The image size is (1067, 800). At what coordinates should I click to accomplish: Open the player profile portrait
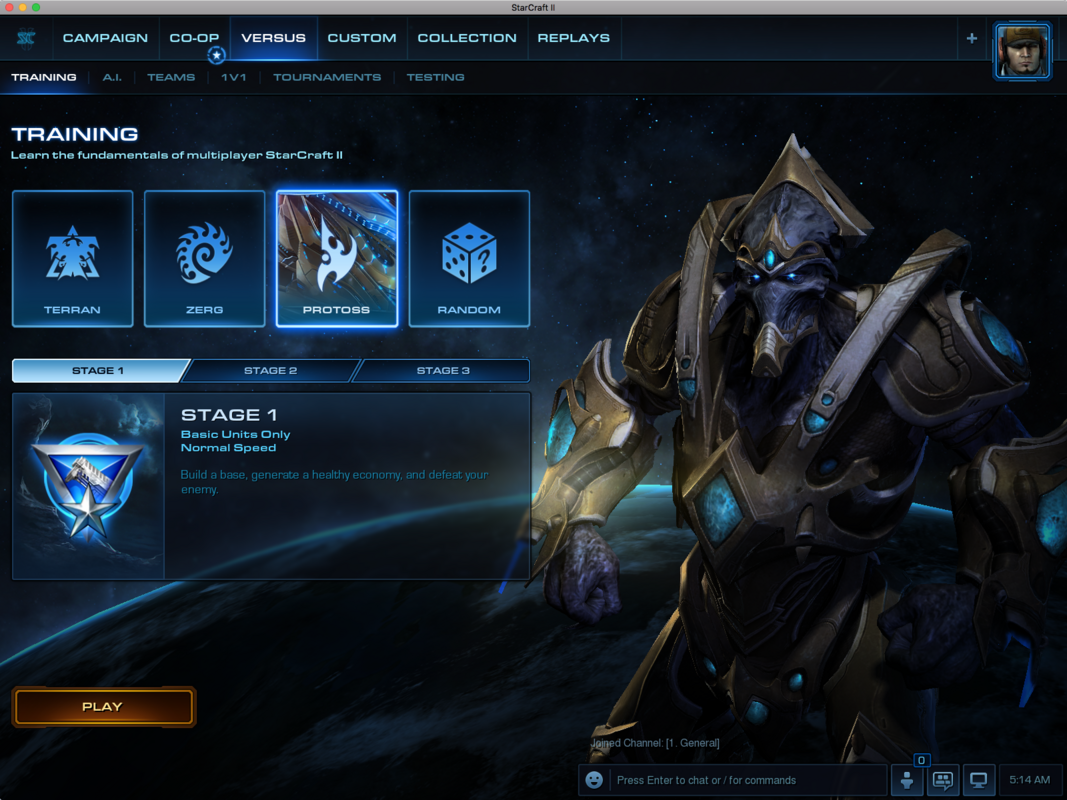1022,51
